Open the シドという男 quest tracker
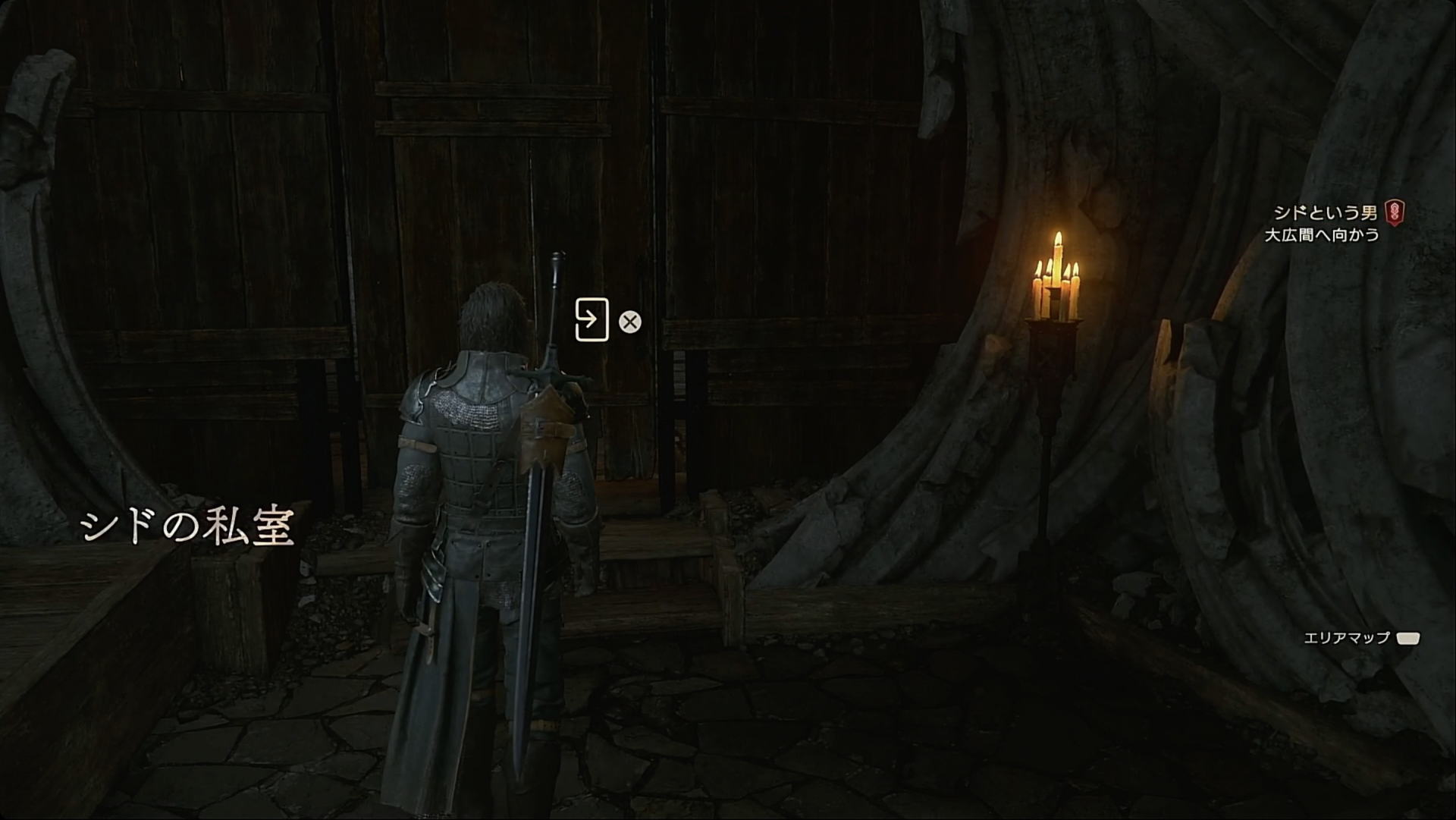This screenshot has height=820, width=1456. click(1325, 212)
